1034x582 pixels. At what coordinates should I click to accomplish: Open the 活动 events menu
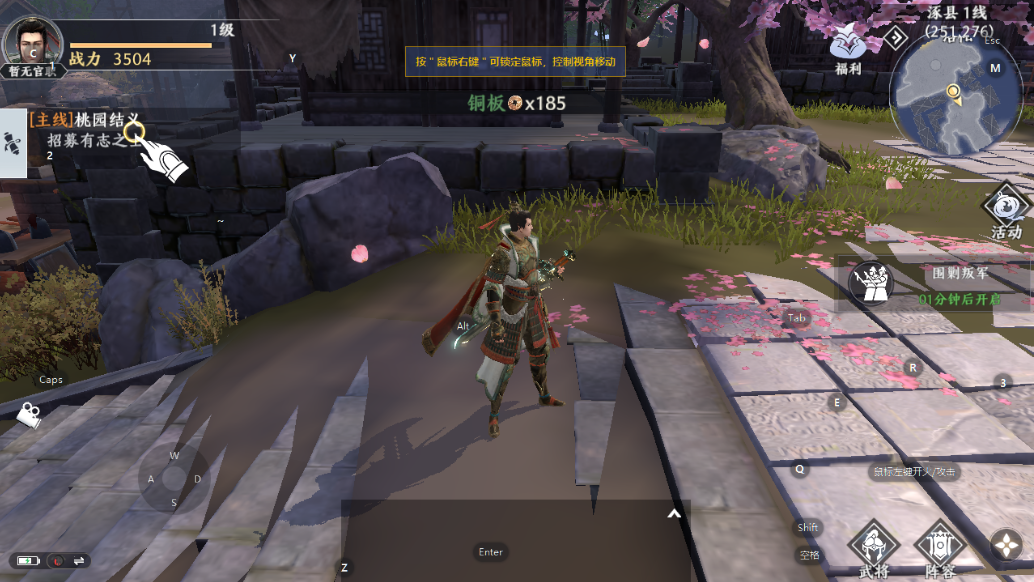[1005, 213]
